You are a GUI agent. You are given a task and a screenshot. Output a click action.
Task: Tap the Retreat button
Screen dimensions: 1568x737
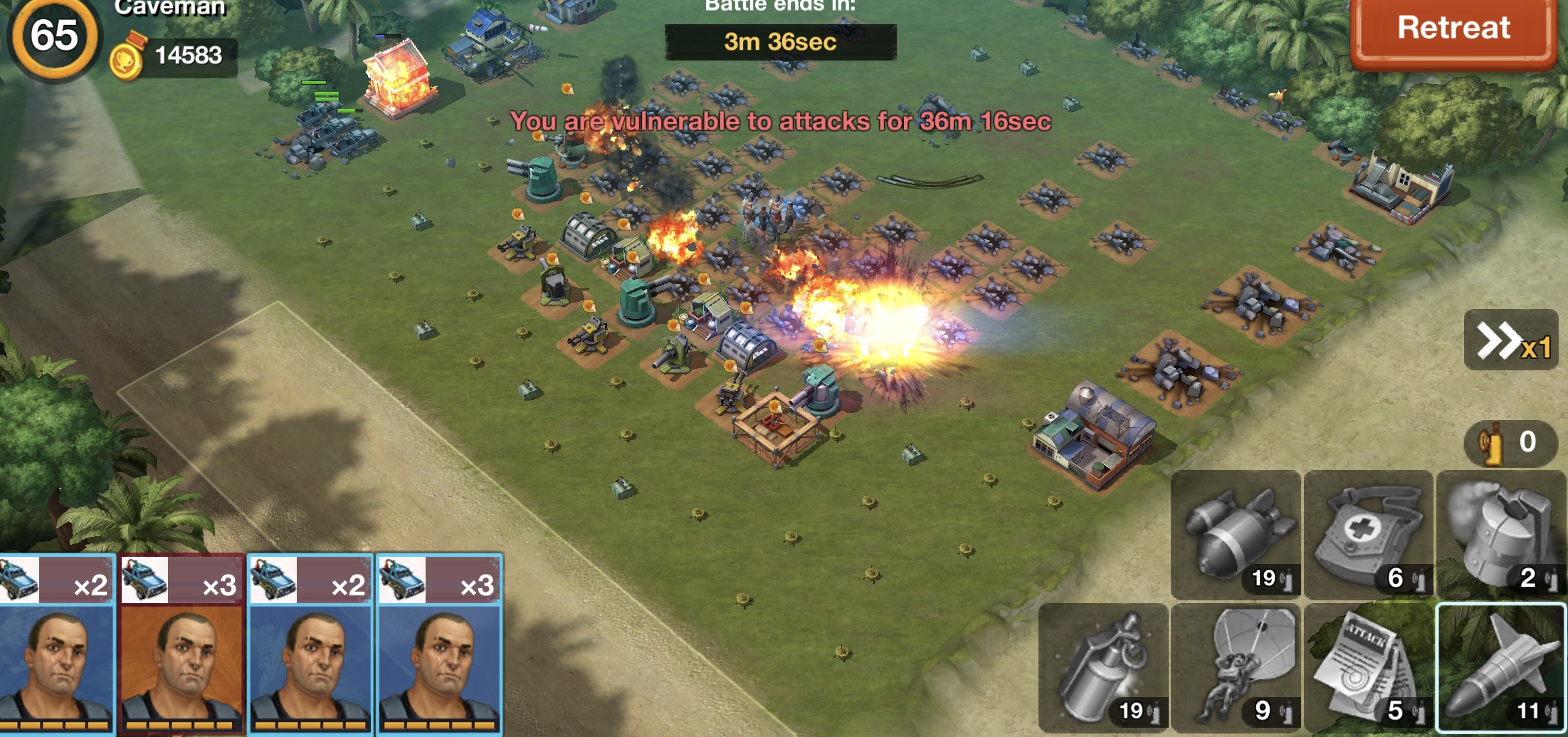[x=1453, y=30]
